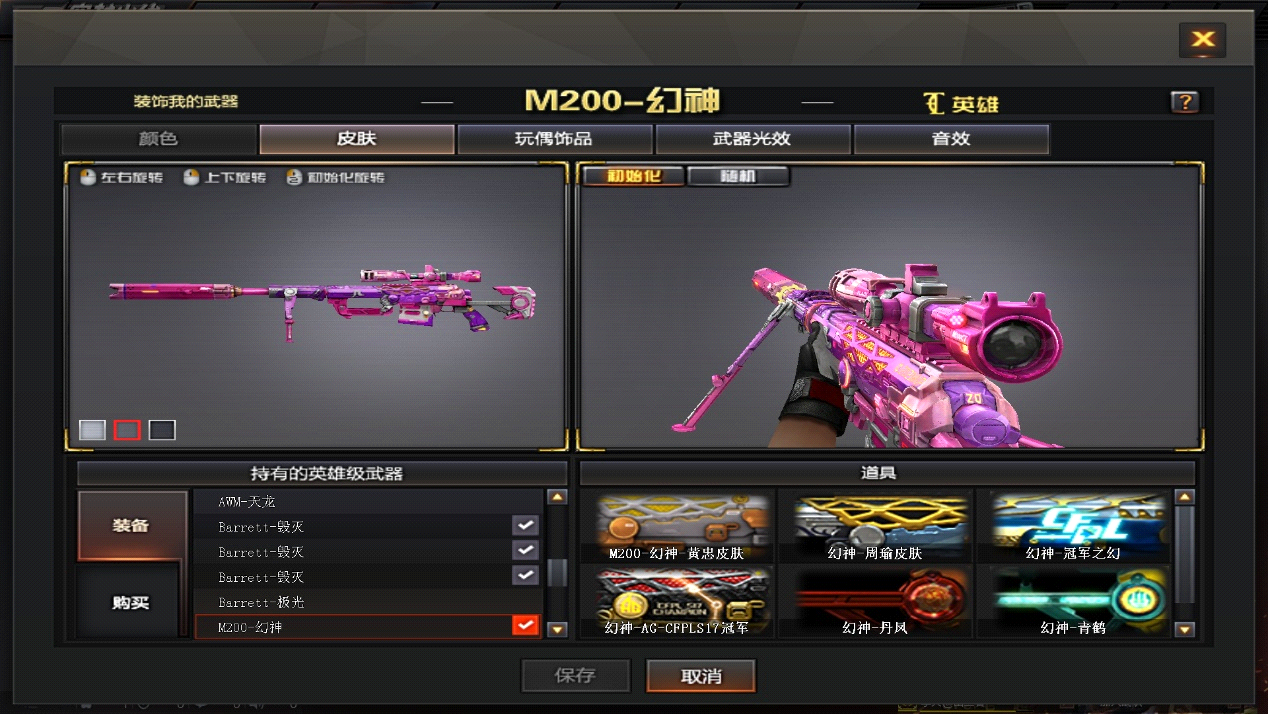
Task: Toggle the M200-幻神 red checkbox
Action: pos(525,626)
